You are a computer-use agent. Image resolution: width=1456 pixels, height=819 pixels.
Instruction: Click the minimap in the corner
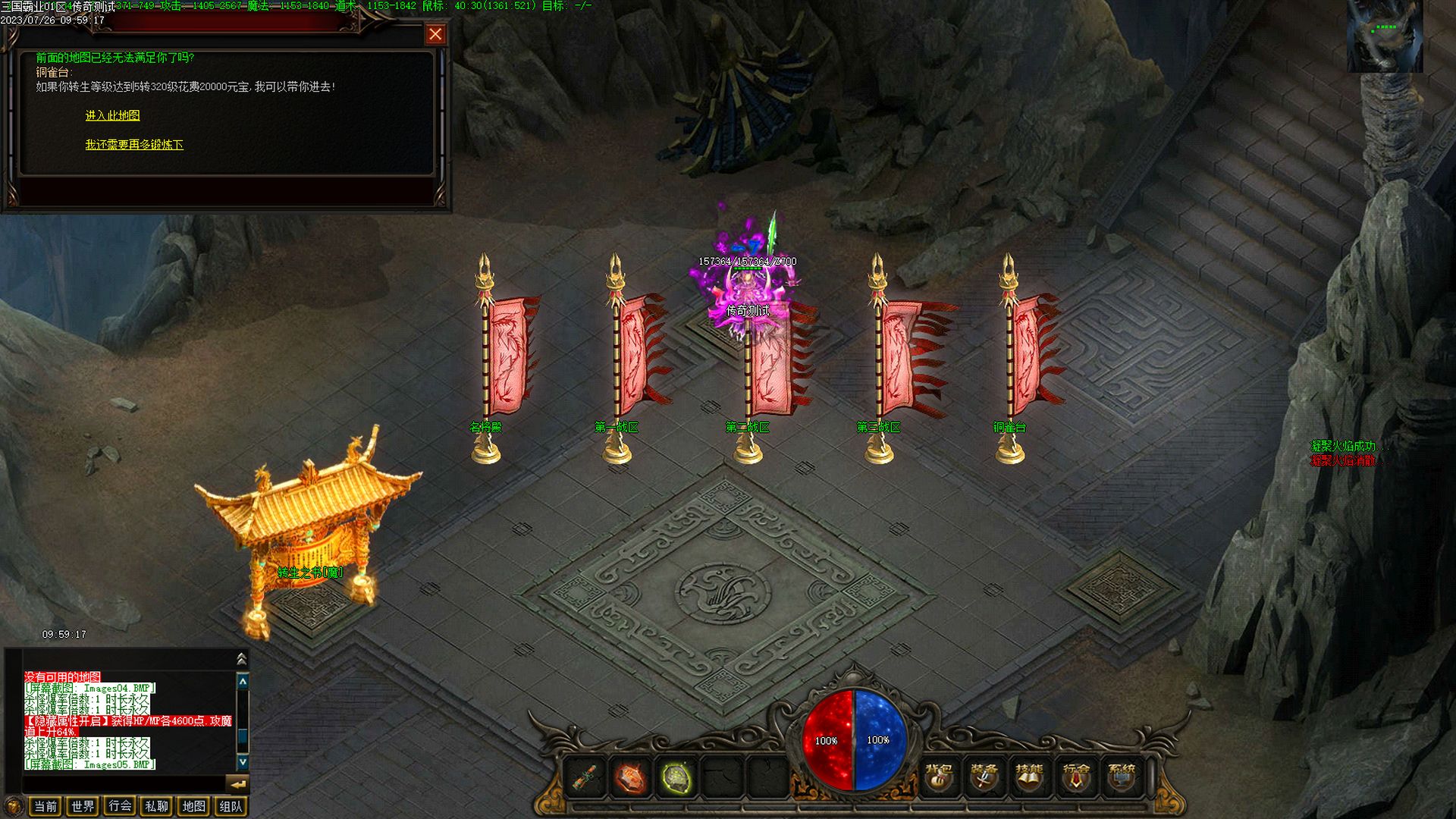1385,36
